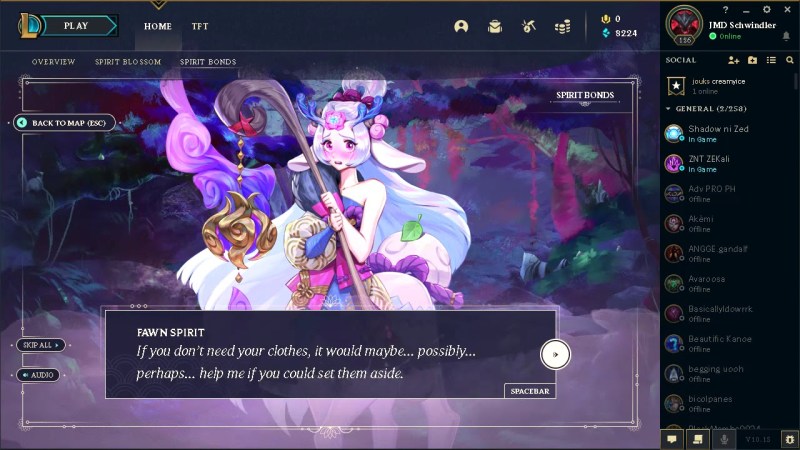Return with Back to Map button
Viewport: 800px width, 450px height.
pos(66,123)
